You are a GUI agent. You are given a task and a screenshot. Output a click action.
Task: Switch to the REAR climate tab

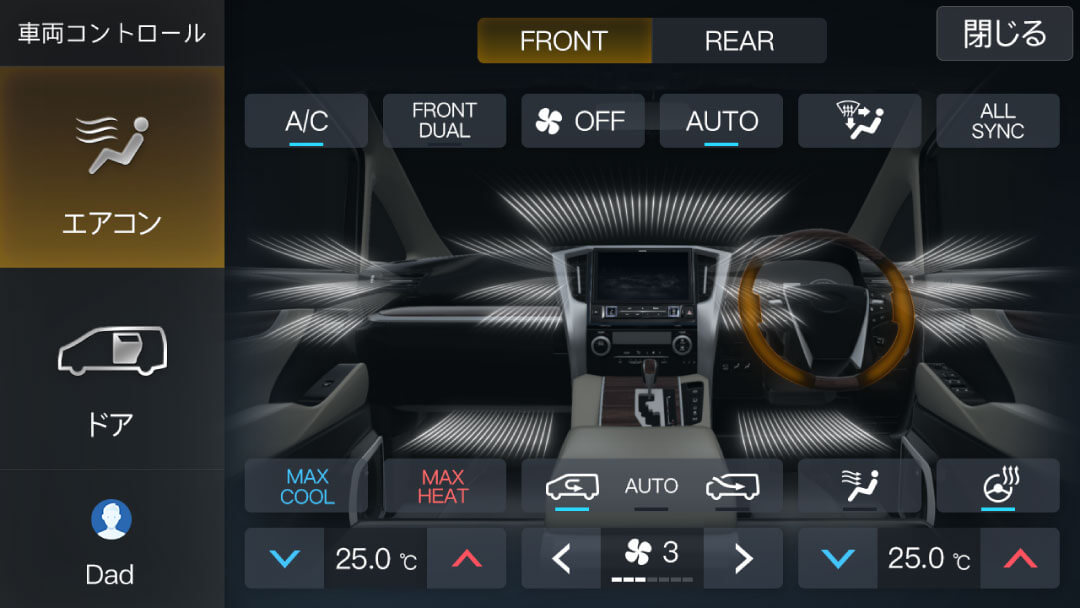739,41
